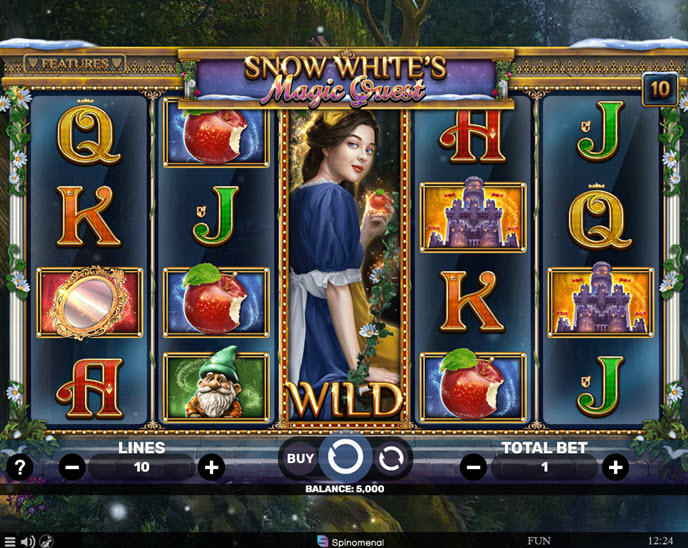Activate the autoplay arrows button

[x=392, y=459]
